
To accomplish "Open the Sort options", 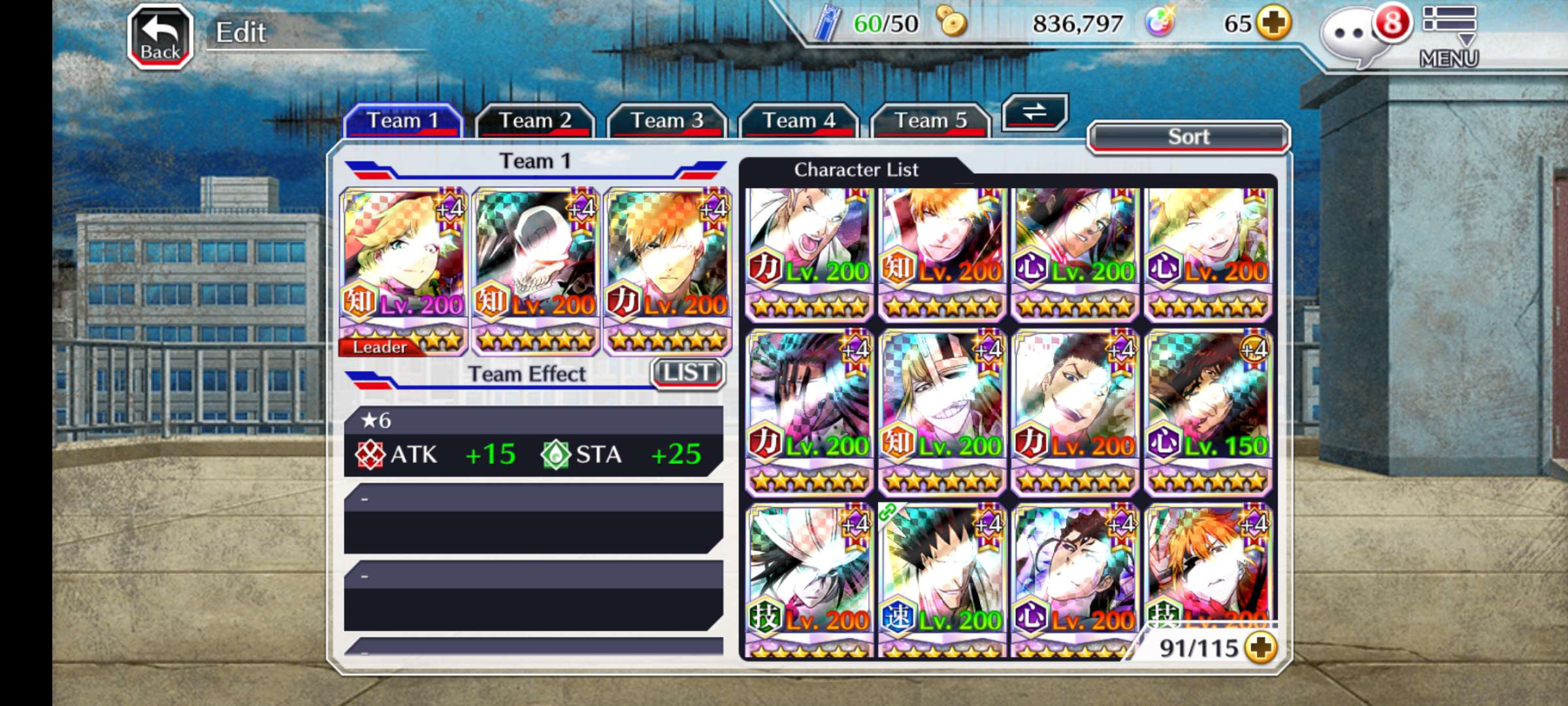I will coord(1188,137).
